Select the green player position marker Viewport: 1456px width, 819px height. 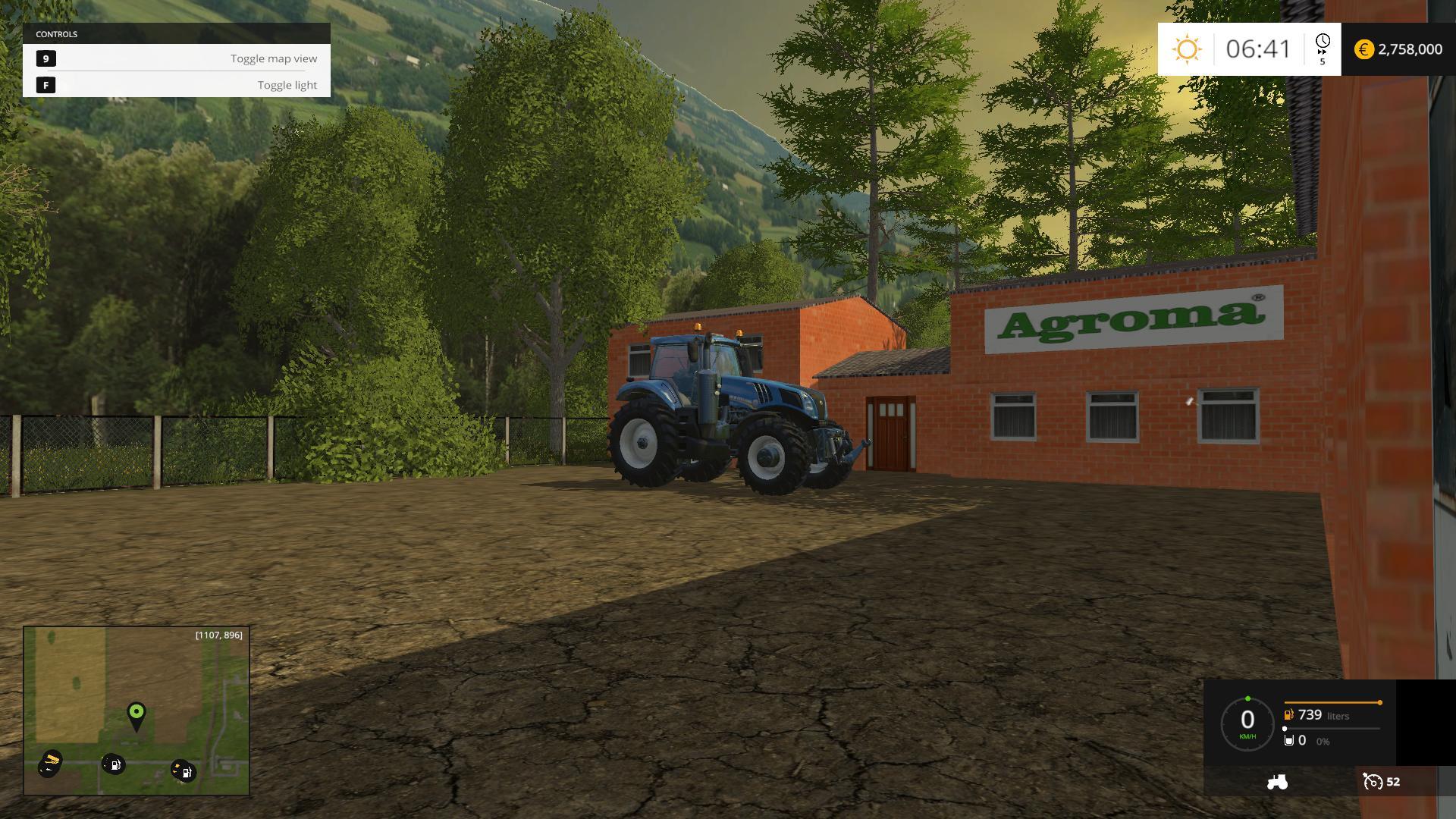pos(136,713)
